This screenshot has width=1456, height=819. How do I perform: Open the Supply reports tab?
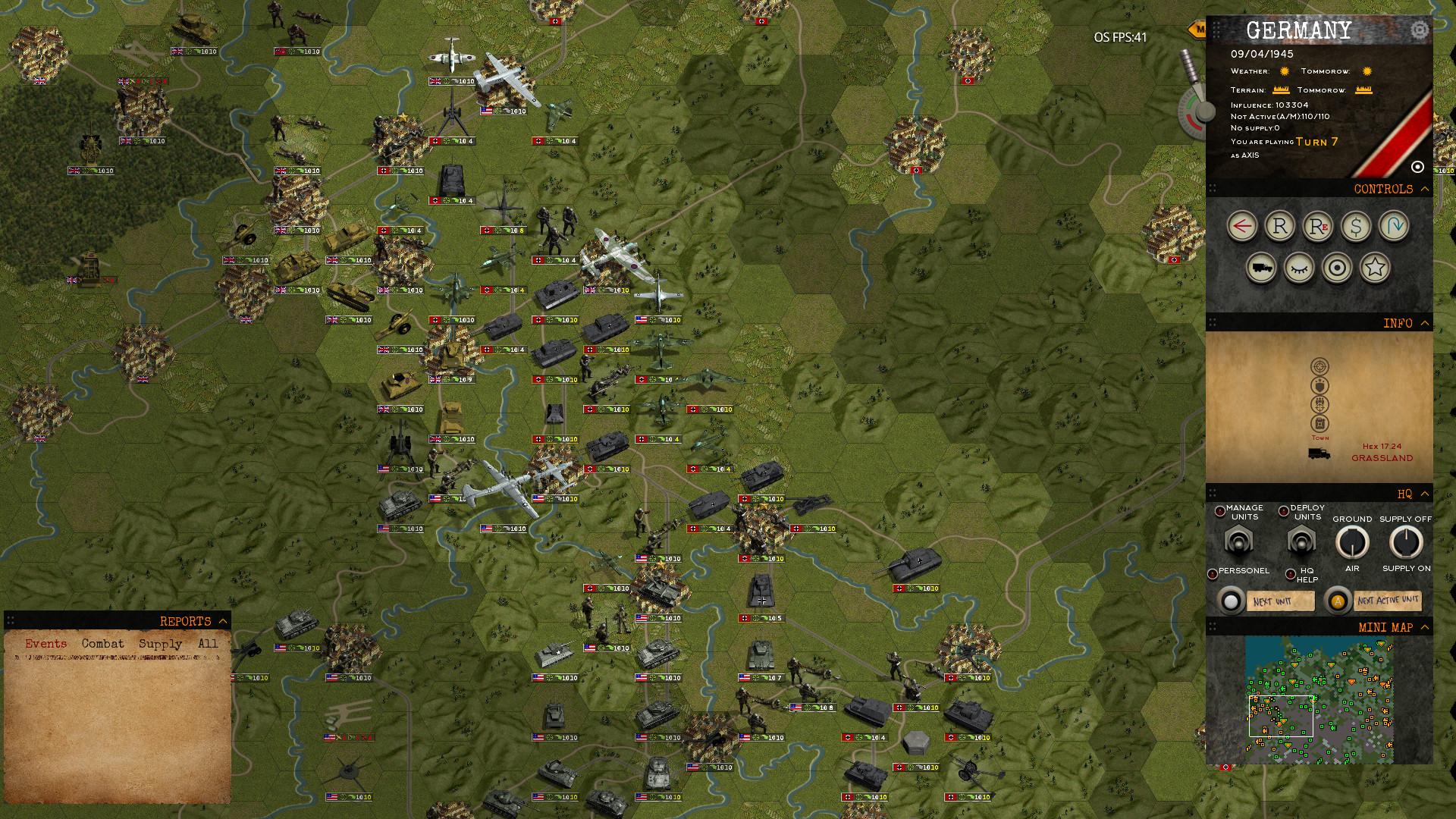pos(162,643)
